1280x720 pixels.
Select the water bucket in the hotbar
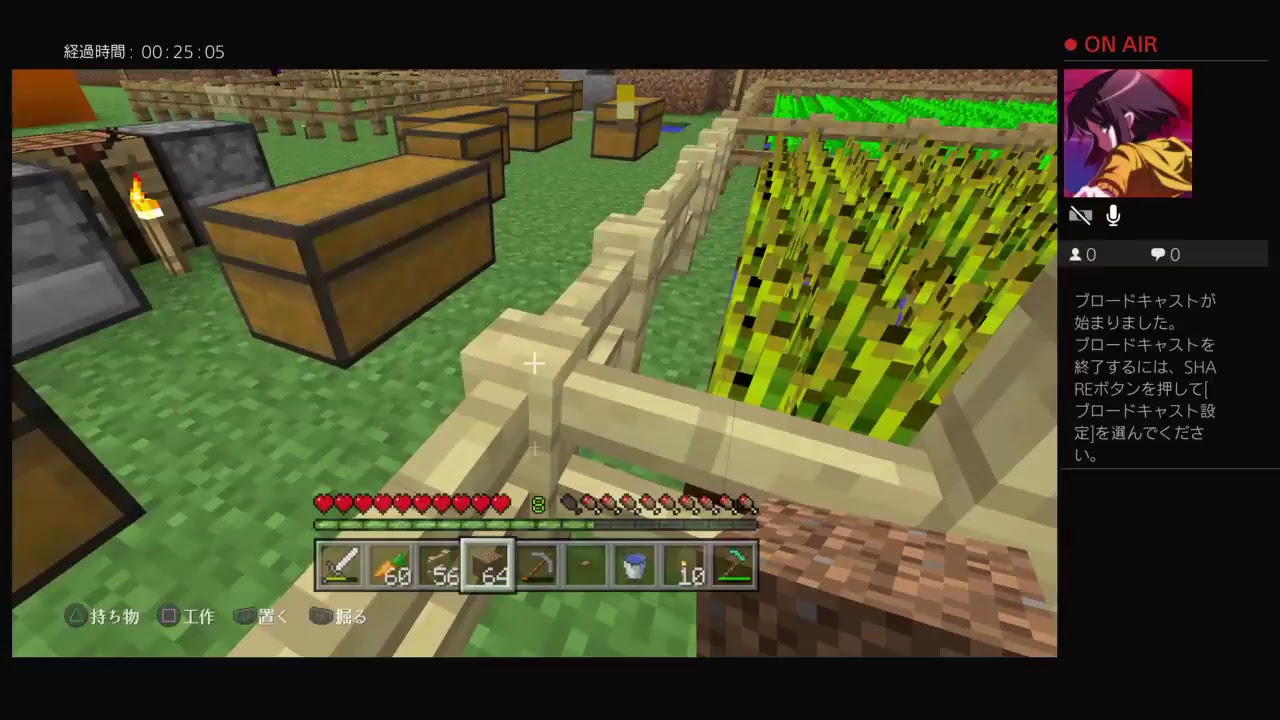635,565
